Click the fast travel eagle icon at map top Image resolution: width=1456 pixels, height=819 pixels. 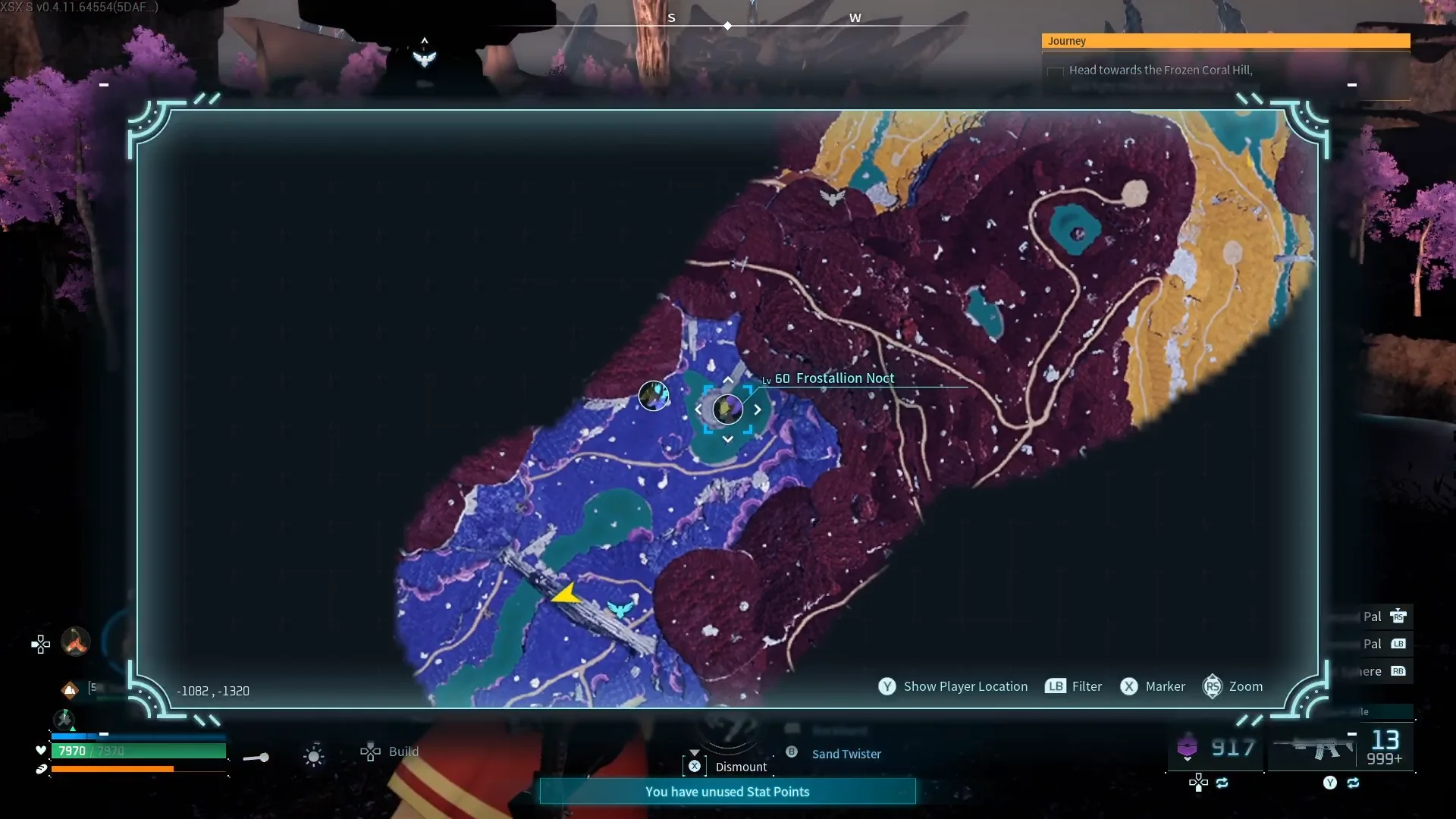[x=833, y=198]
